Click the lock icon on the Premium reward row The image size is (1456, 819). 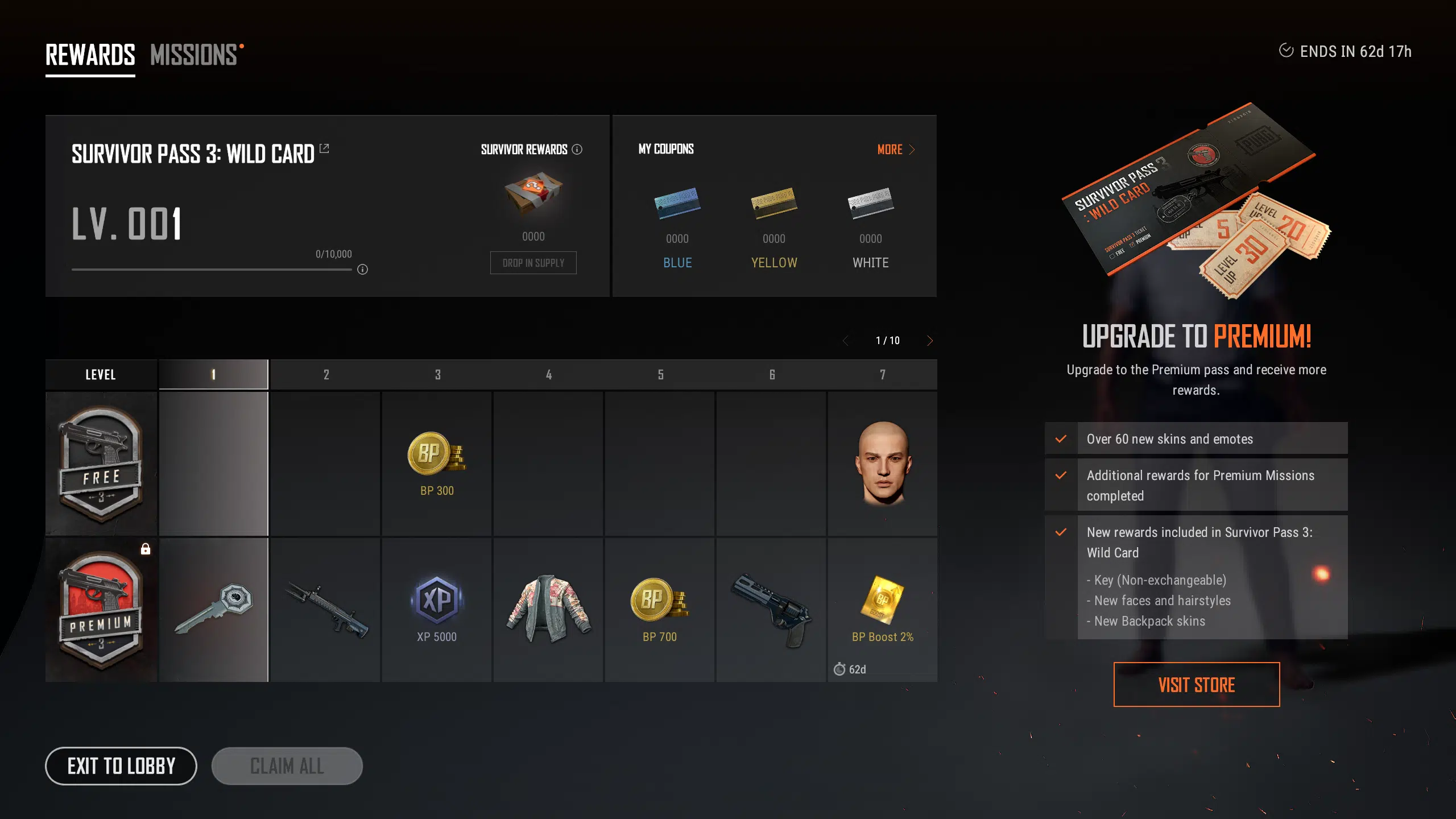tap(146, 548)
